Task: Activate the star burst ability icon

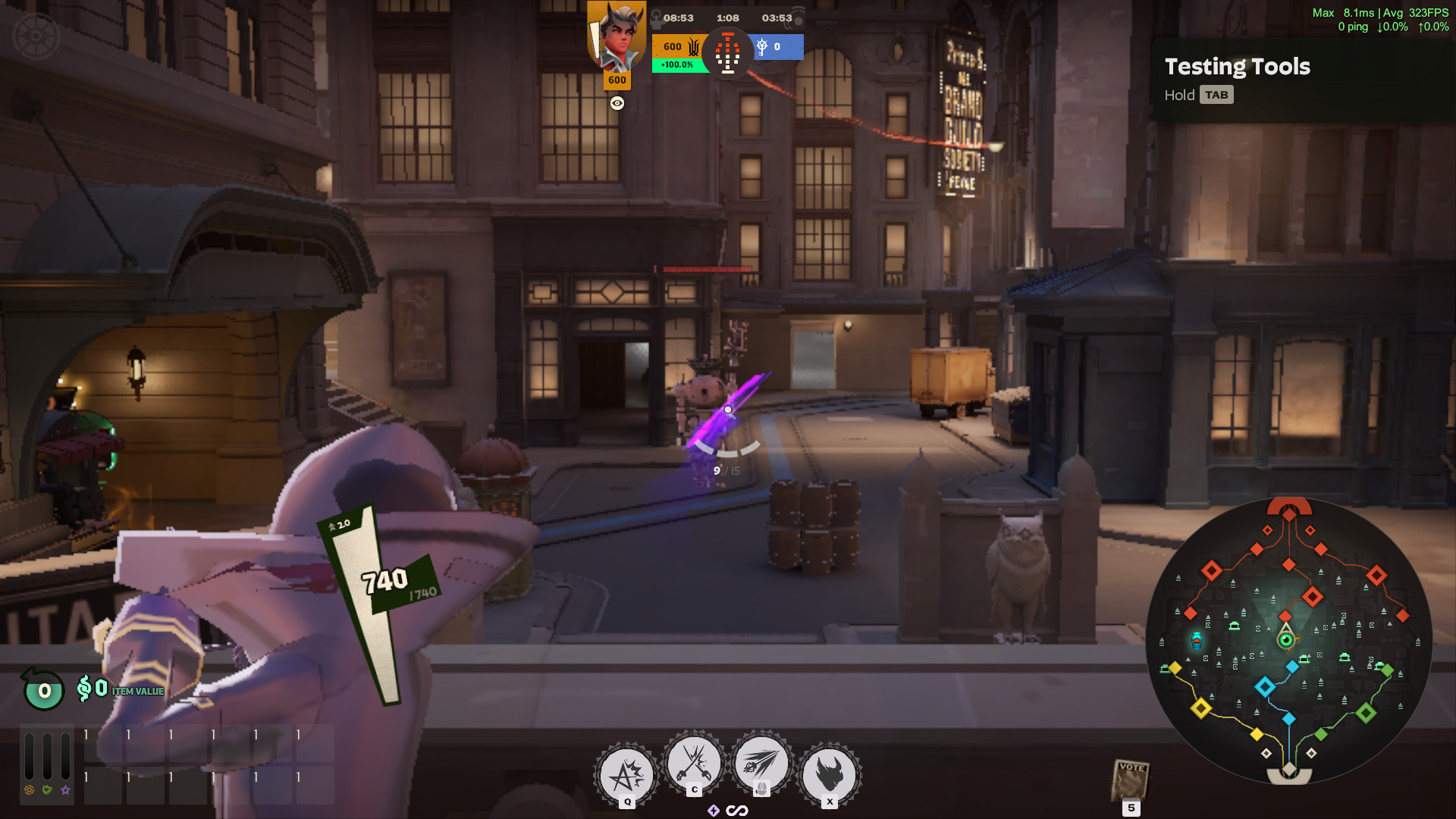Action: 627,775
